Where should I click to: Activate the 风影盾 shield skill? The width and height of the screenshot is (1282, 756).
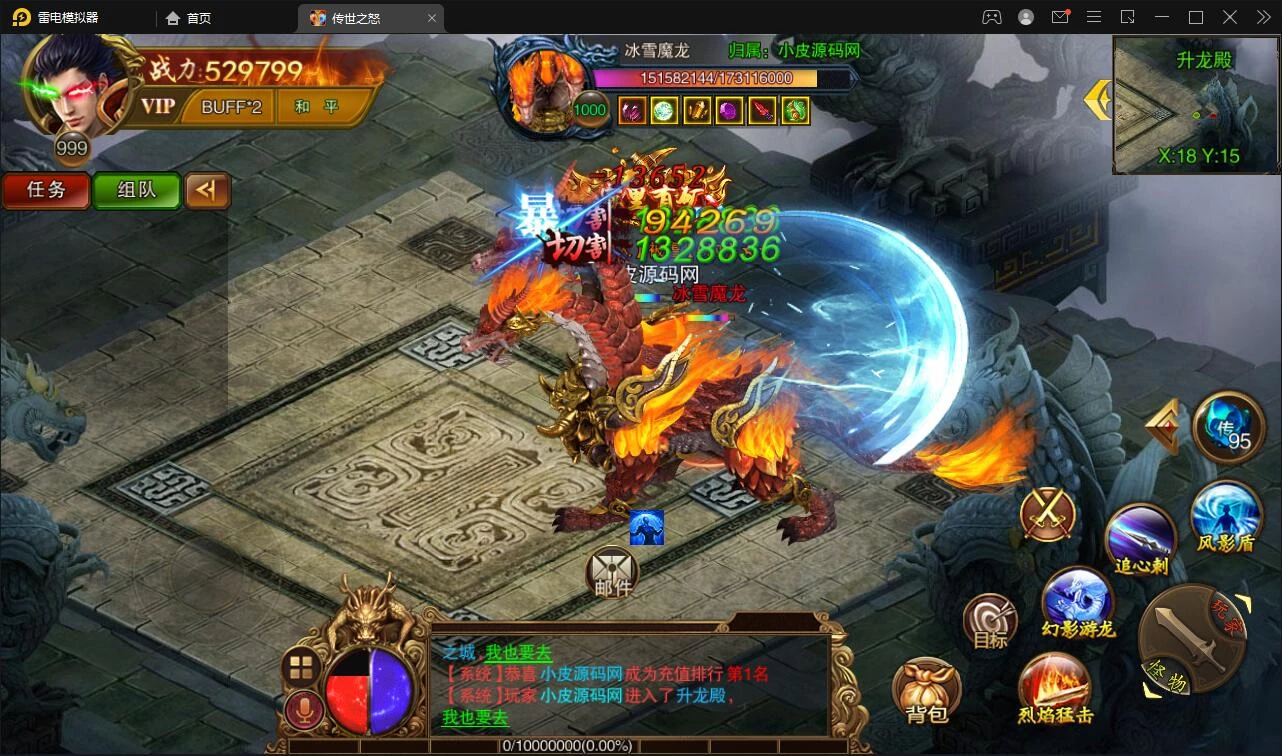pos(1226,517)
